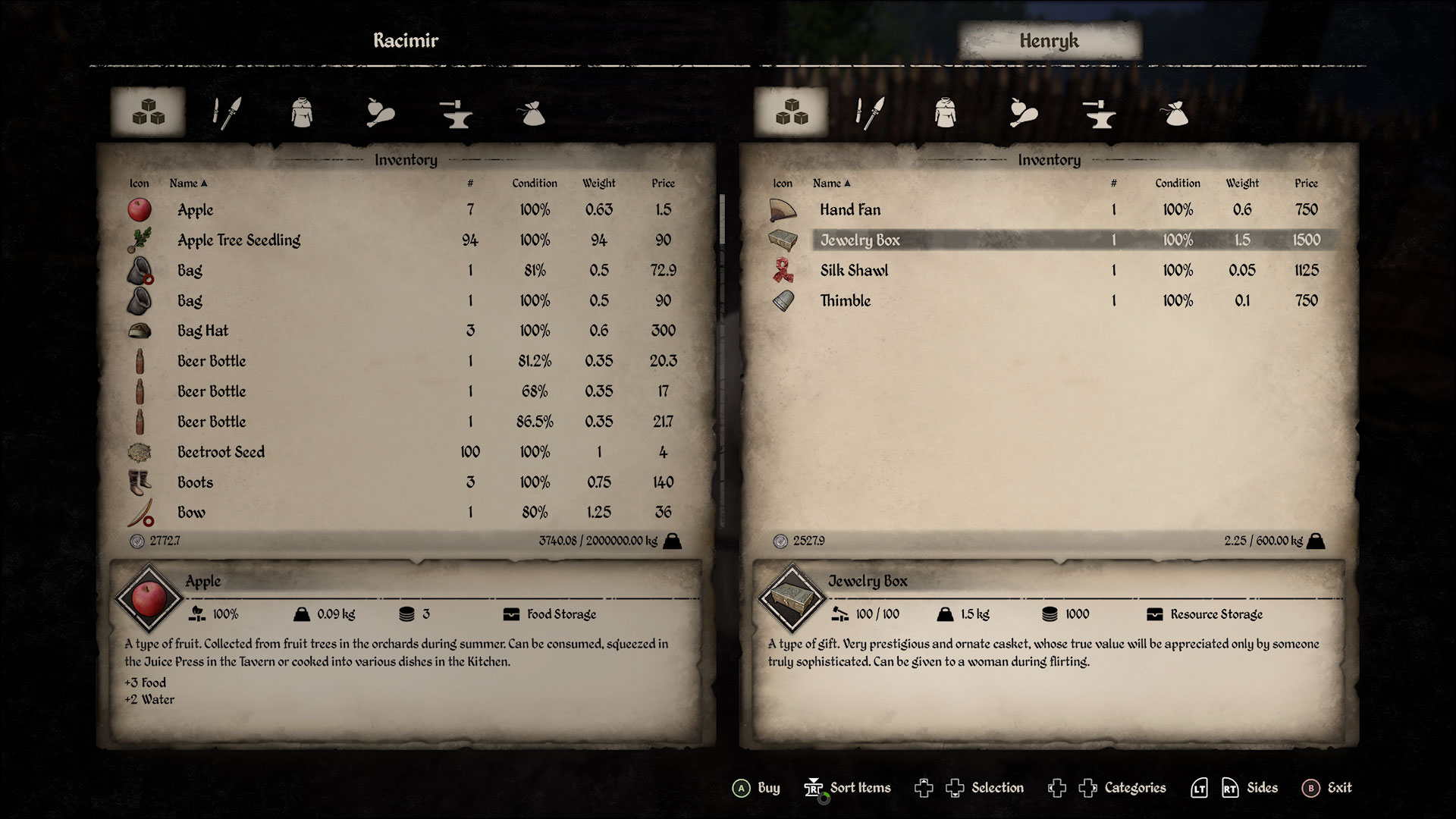Sort Racimir's items by Weight column
The width and height of the screenshot is (1456, 819).
pos(598,183)
